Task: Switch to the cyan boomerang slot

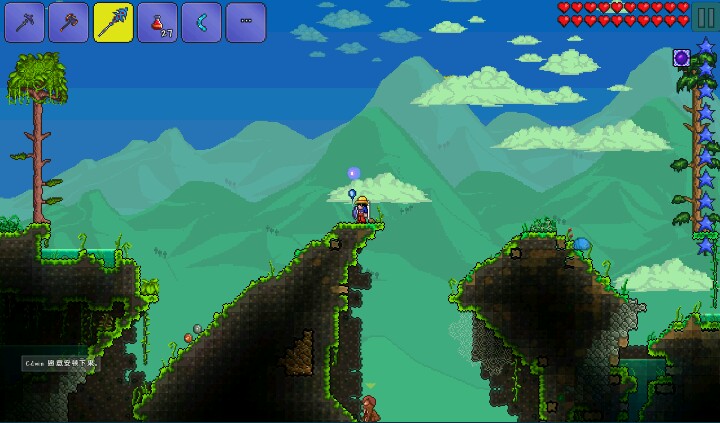Action: coord(201,22)
